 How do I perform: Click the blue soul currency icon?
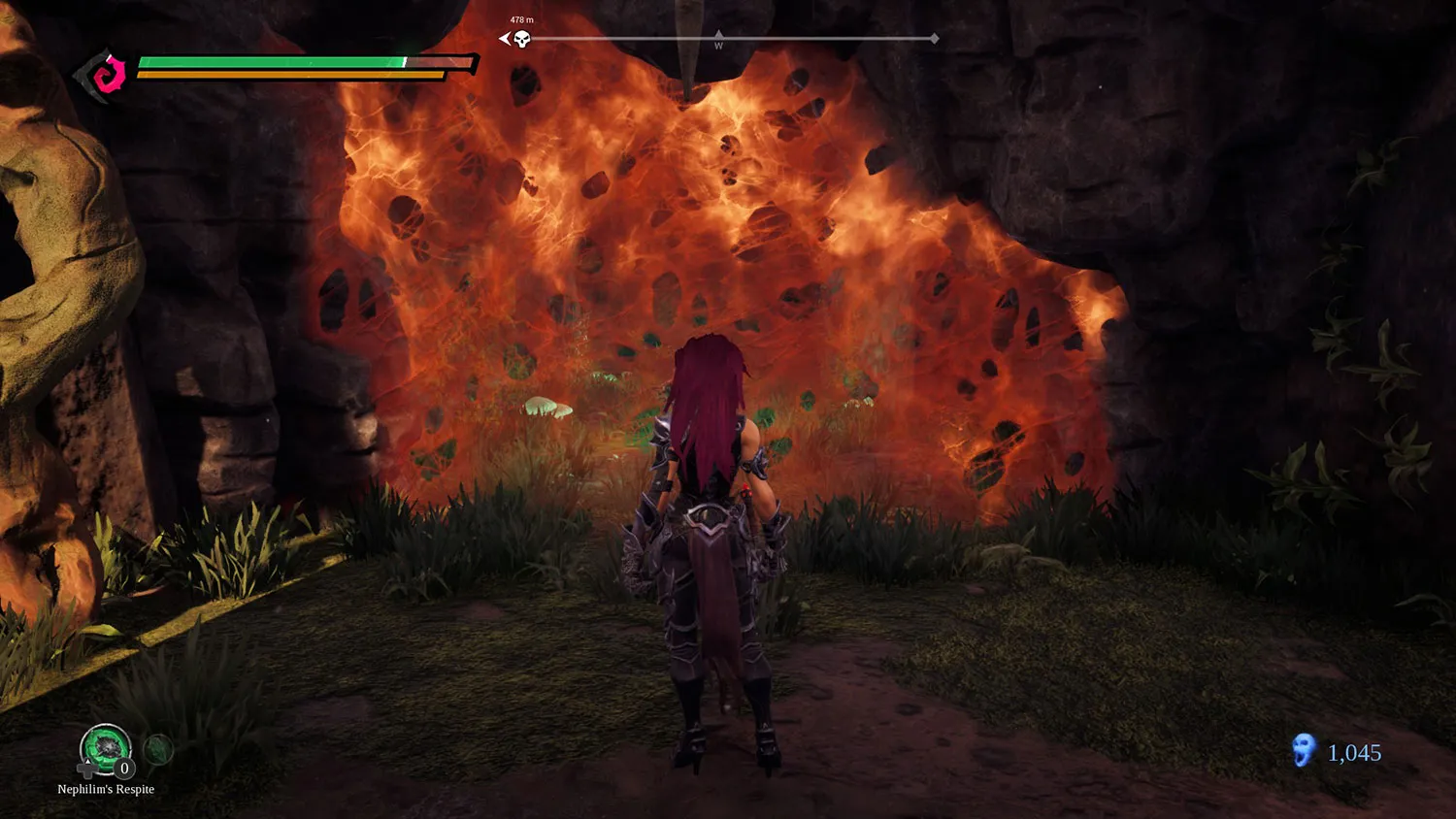pos(1303,750)
